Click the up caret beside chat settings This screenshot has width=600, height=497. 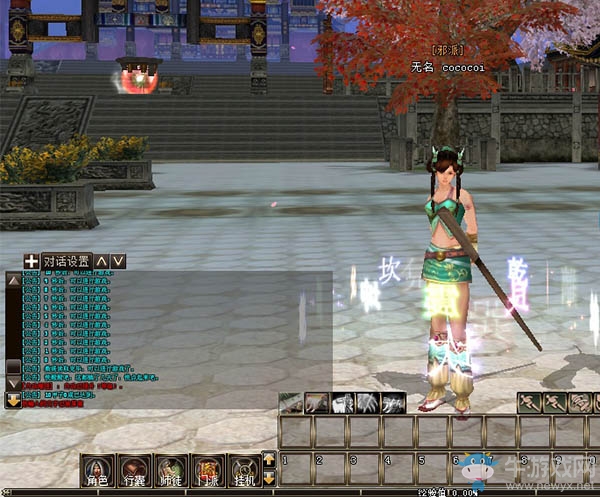(x=102, y=261)
